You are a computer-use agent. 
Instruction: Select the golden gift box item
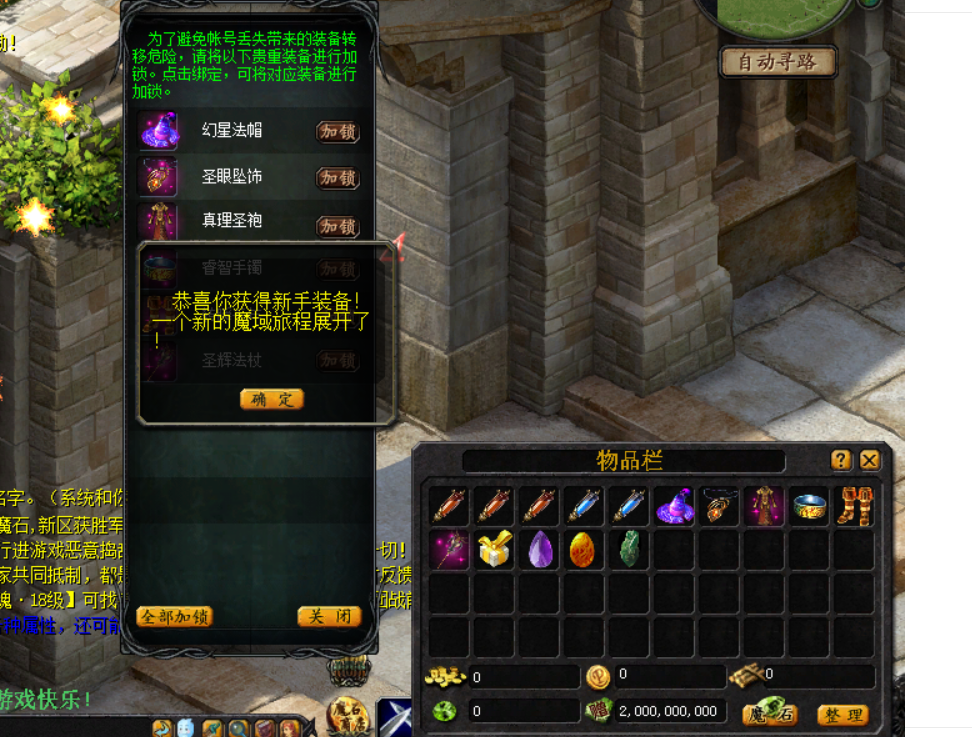coord(495,549)
